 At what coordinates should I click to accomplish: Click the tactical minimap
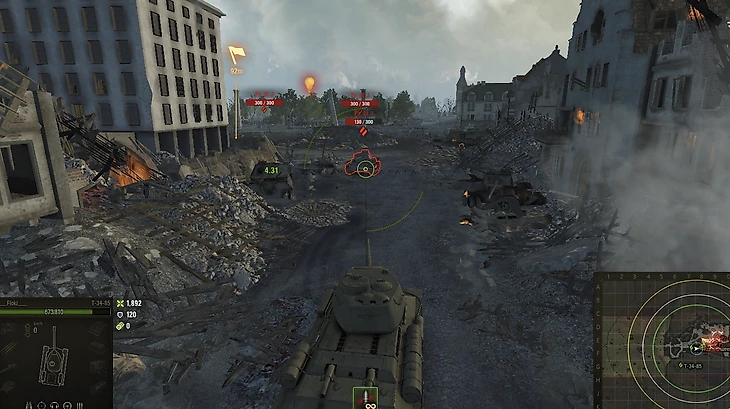pyautogui.click(x=662, y=340)
